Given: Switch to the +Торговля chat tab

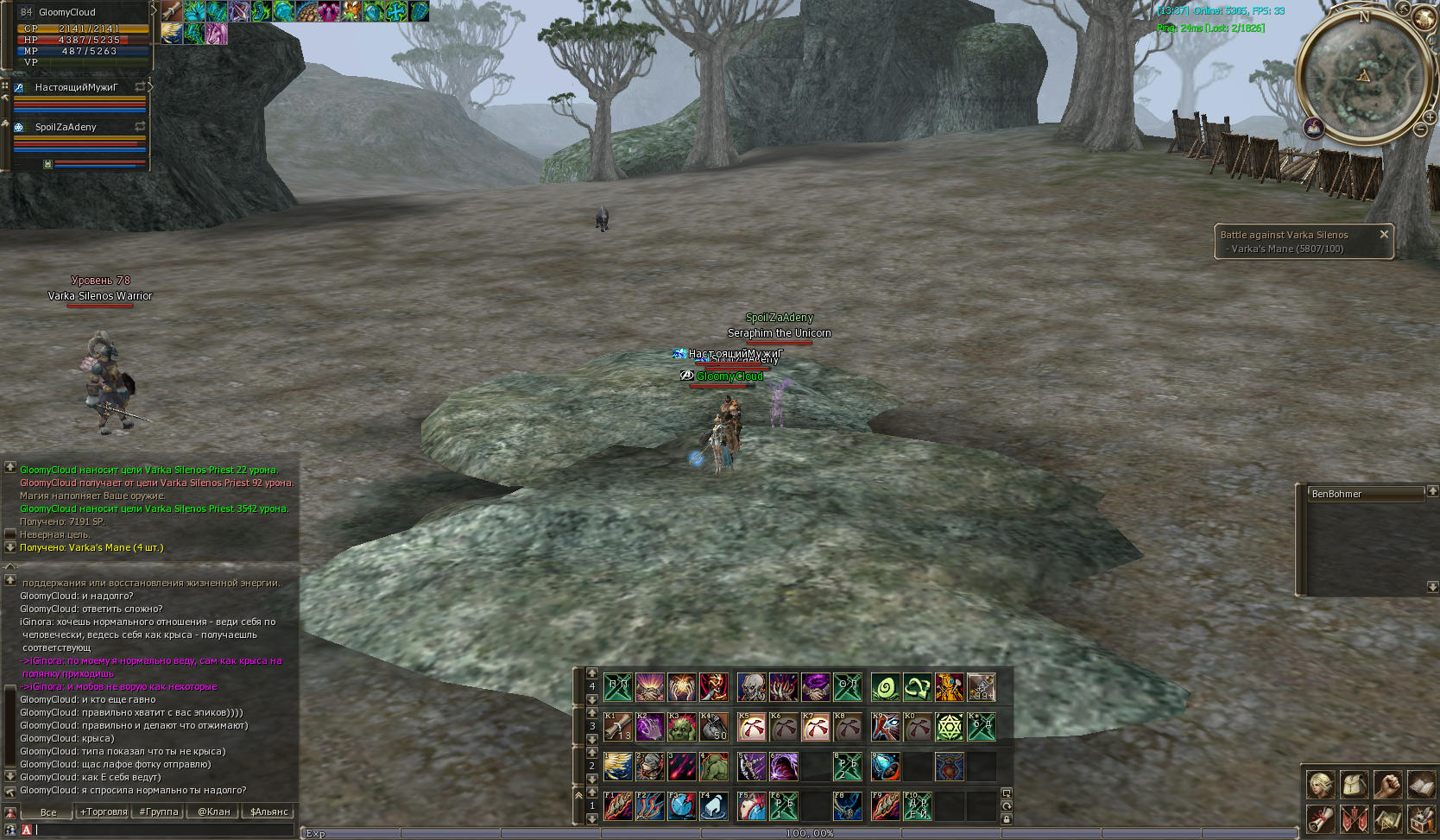Looking at the screenshot, I should point(104,812).
